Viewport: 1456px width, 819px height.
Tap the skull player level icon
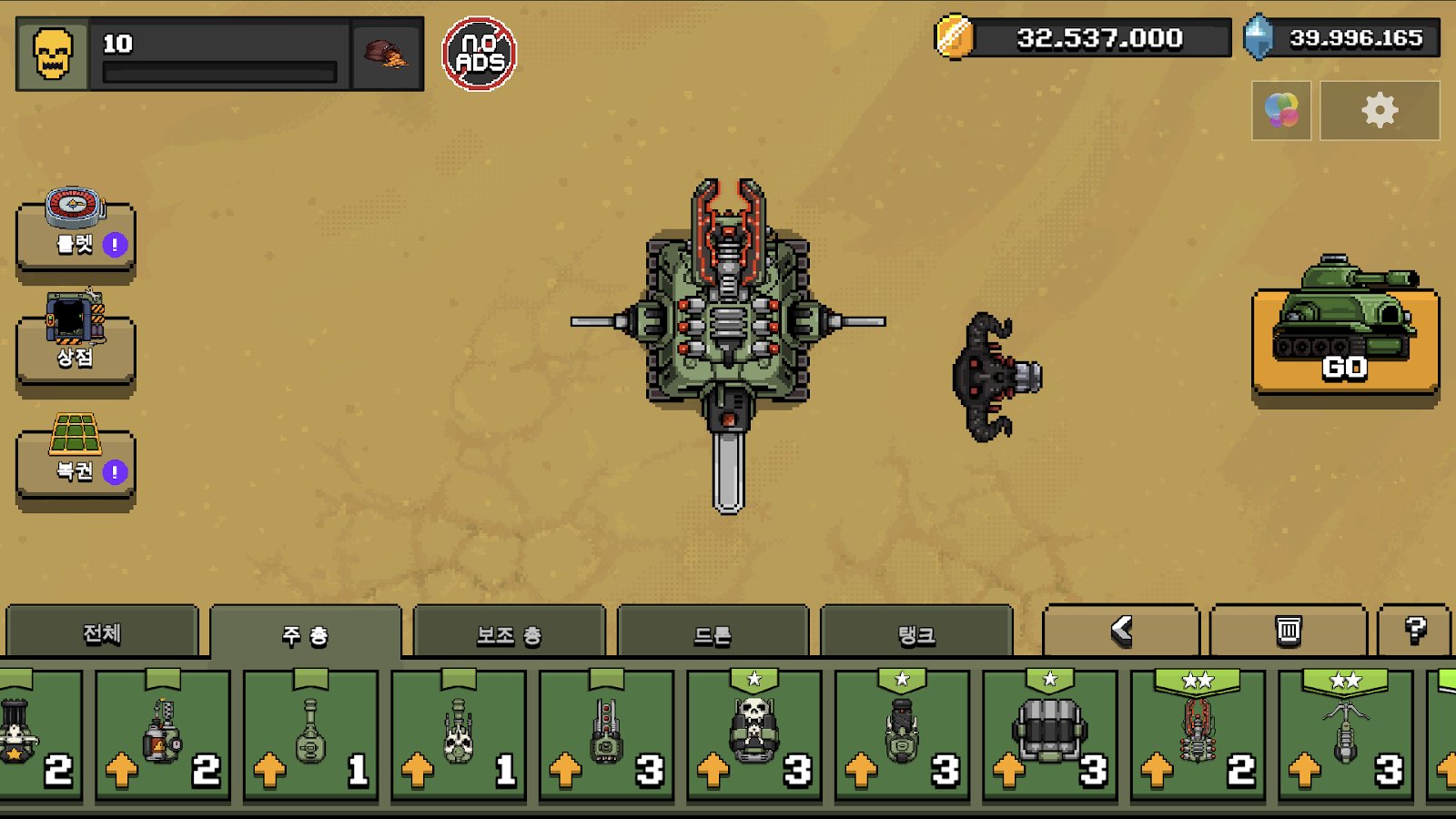pos(53,55)
